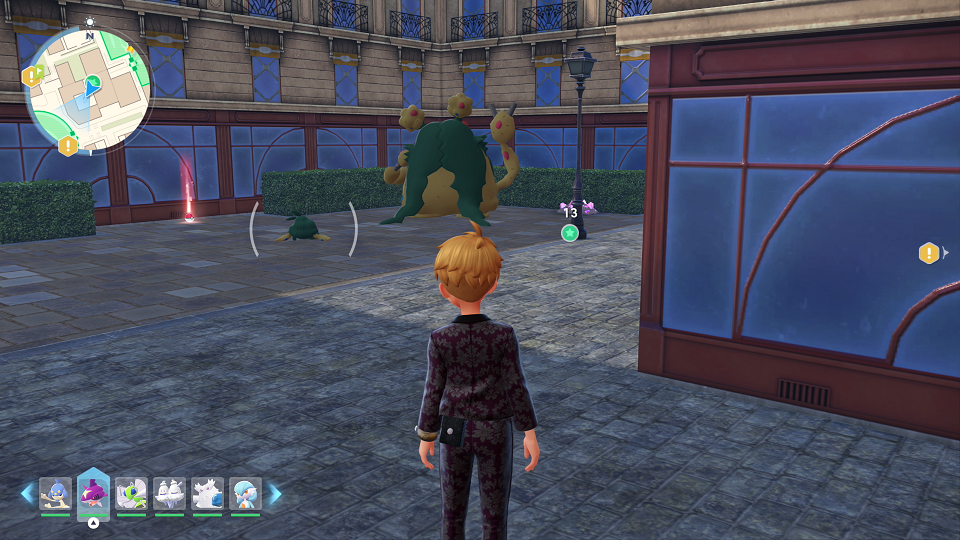960x540 pixels.
Task: Choose the highlighted purple shark Pokémon slot
Action: (x=93, y=493)
